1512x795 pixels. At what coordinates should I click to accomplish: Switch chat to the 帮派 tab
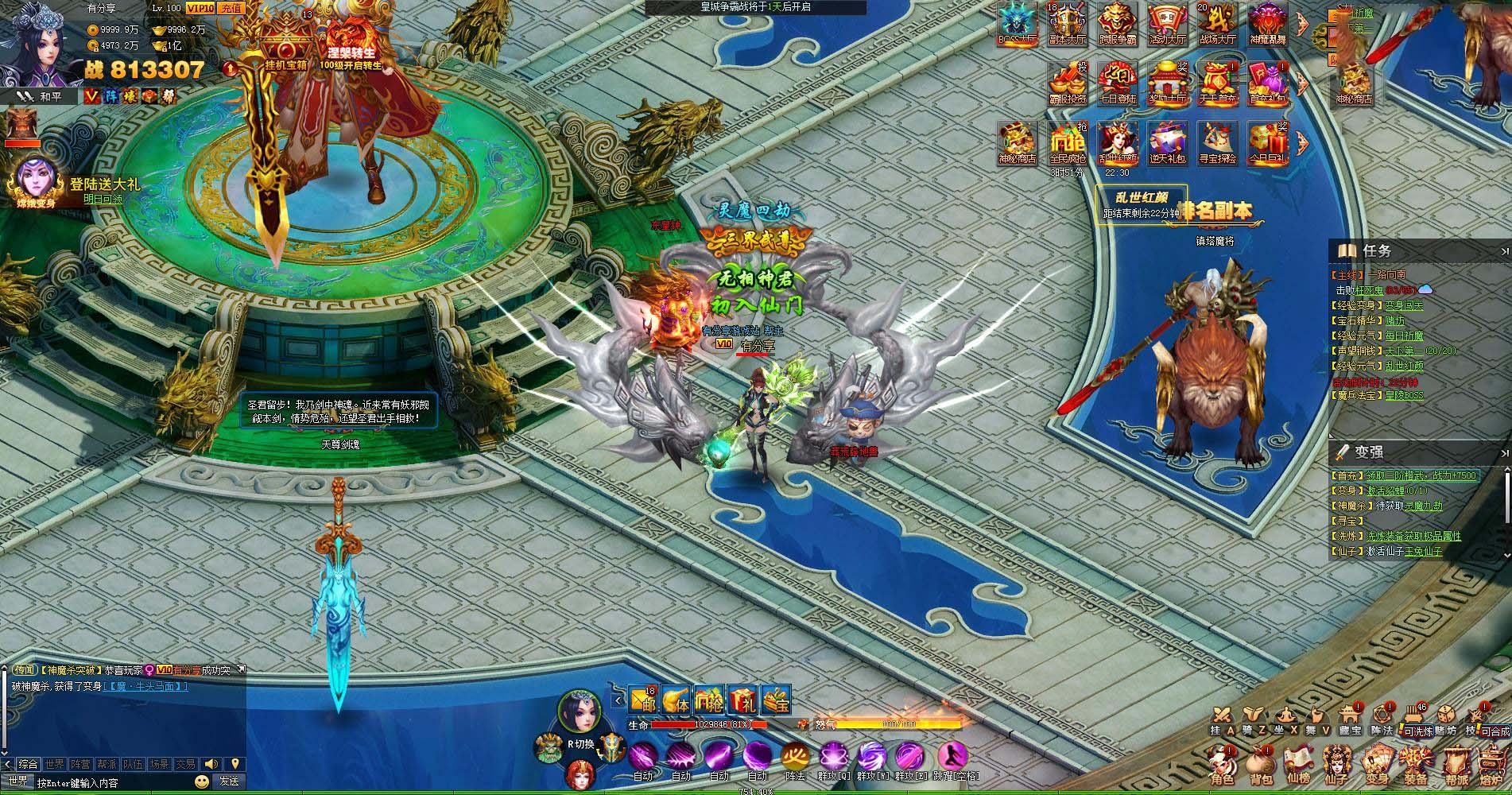(x=106, y=764)
